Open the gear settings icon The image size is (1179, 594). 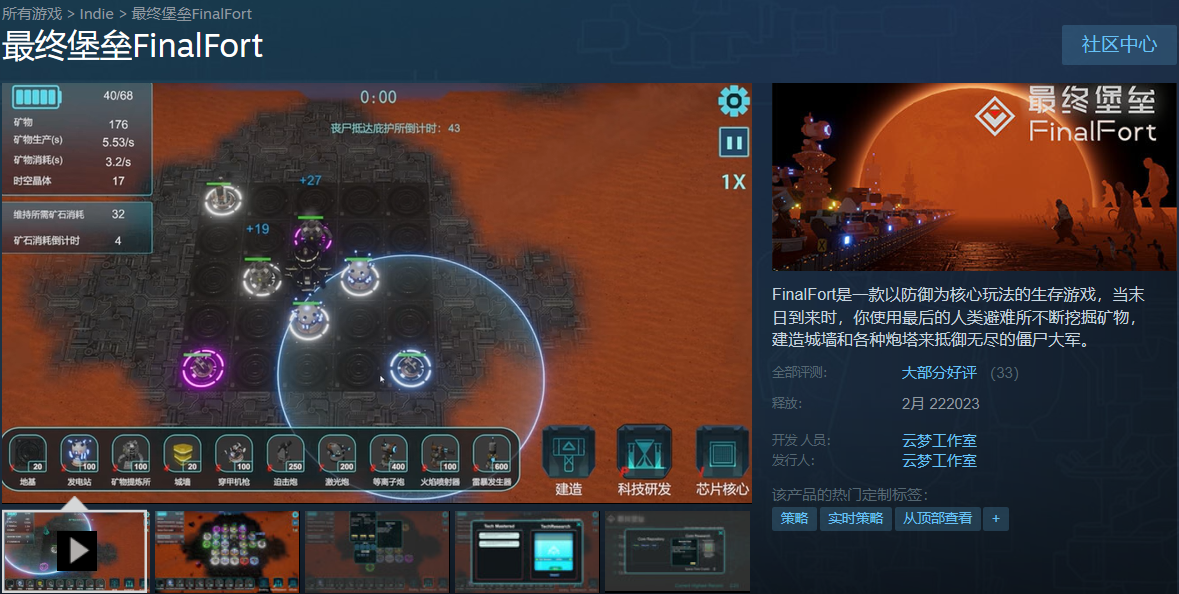pos(734,101)
